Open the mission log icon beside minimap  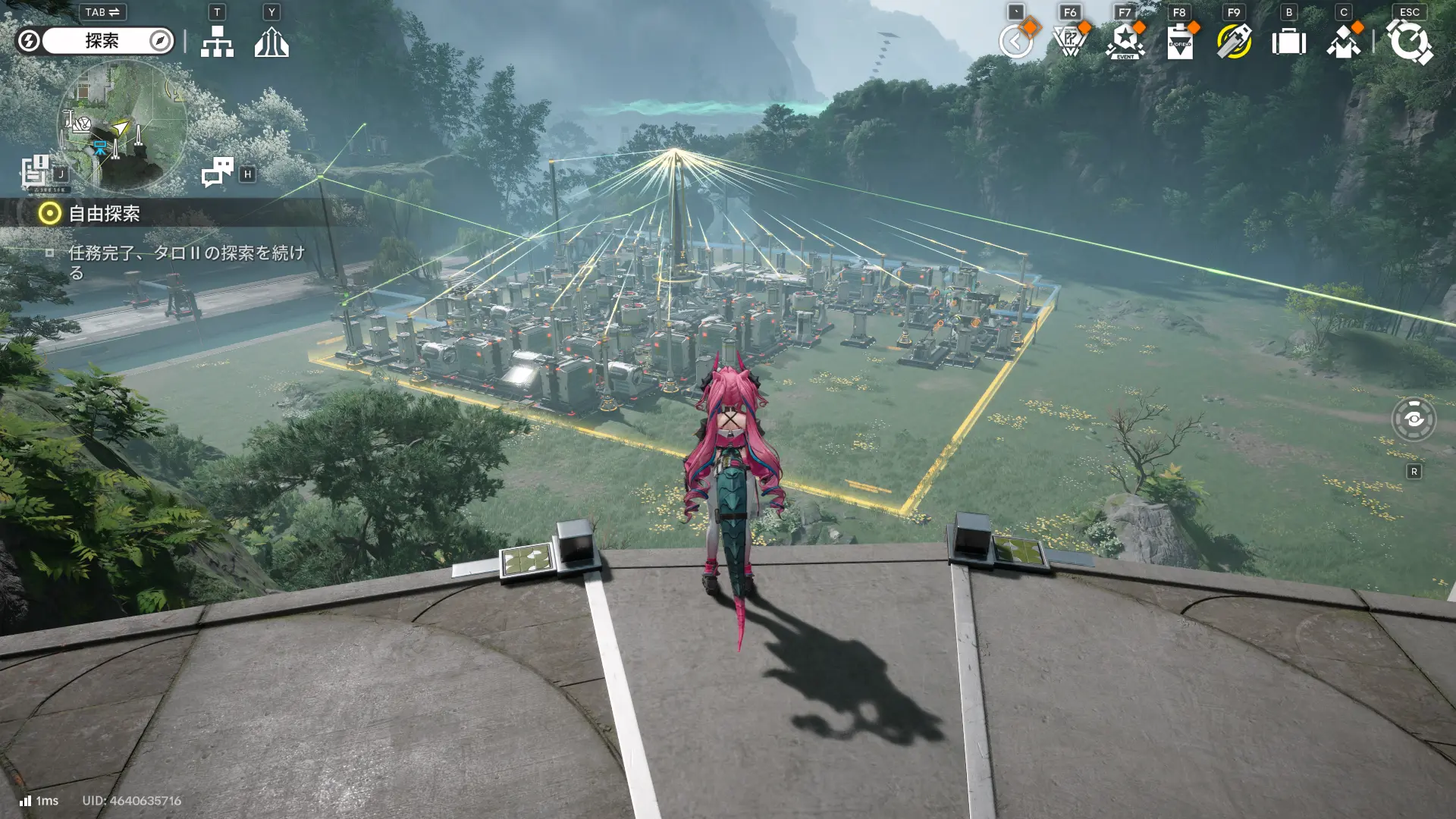[x=35, y=171]
